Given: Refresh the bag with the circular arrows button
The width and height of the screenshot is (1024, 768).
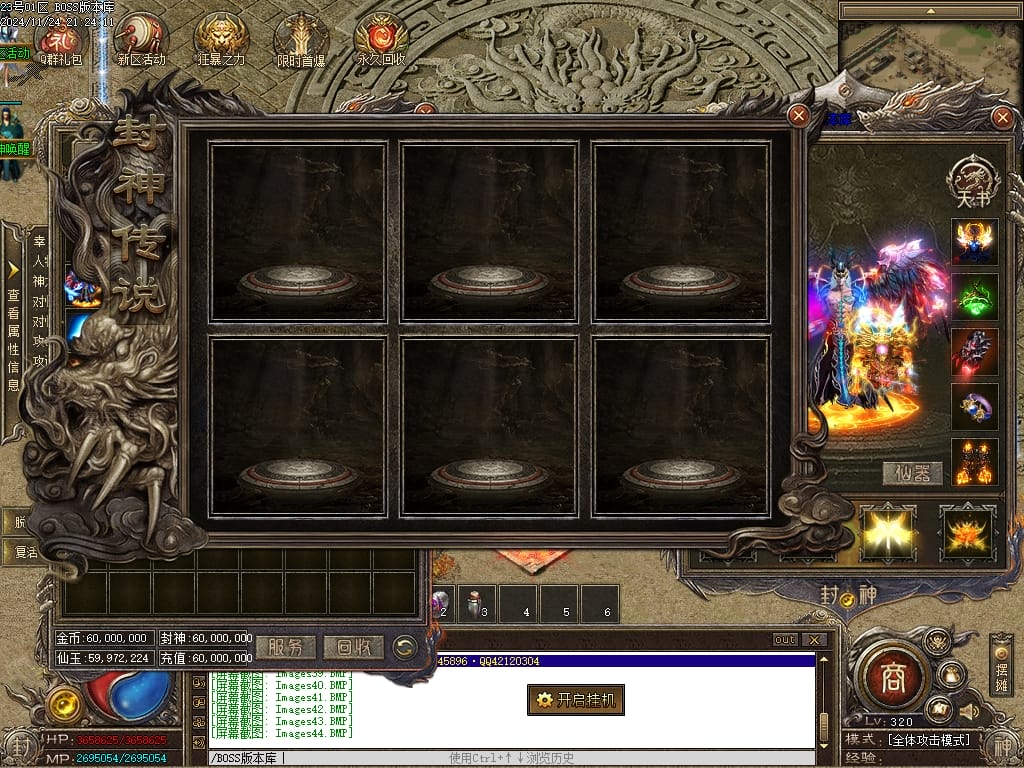Looking at the screenshot, I should click(405, 647).
